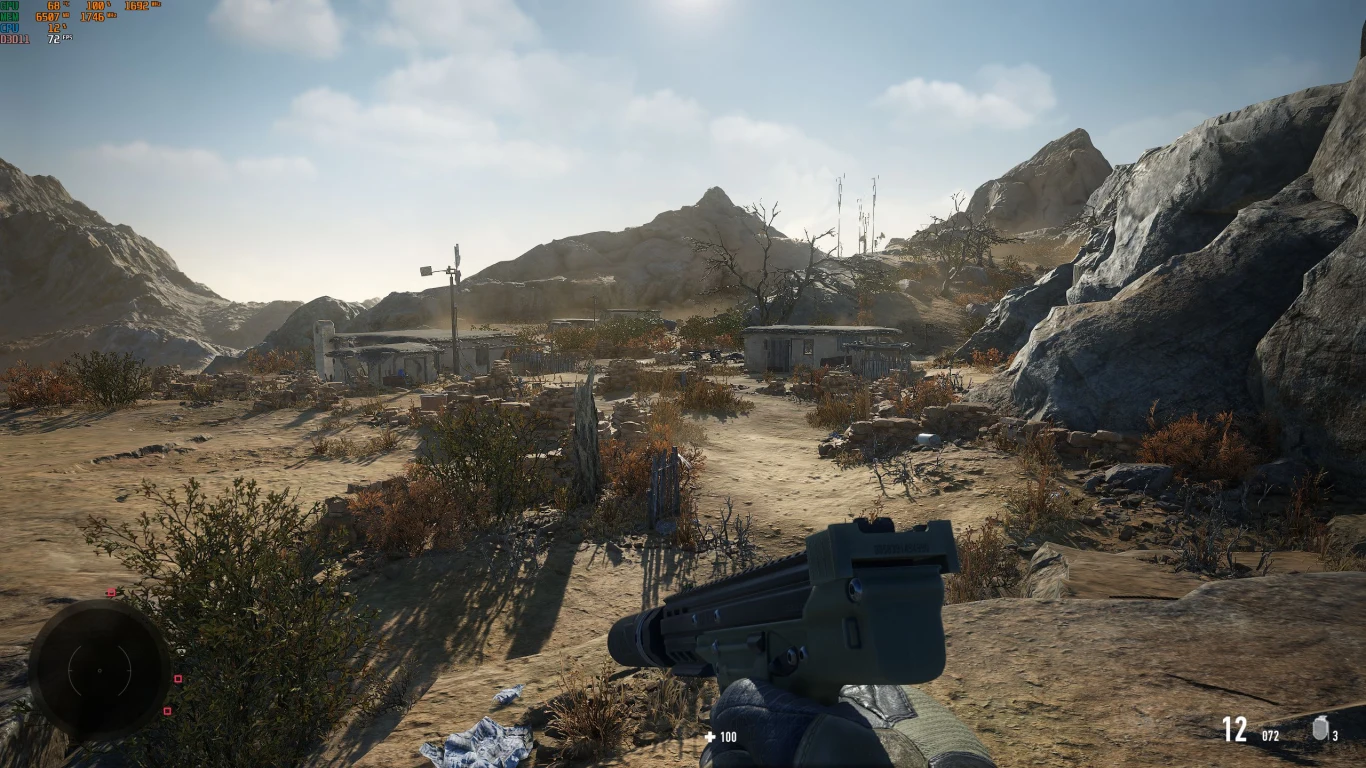The height and width of the screenshot is (768, 1366).
Task: Click the lowest red enemy marker near the bush
Action: pos(168,710)
